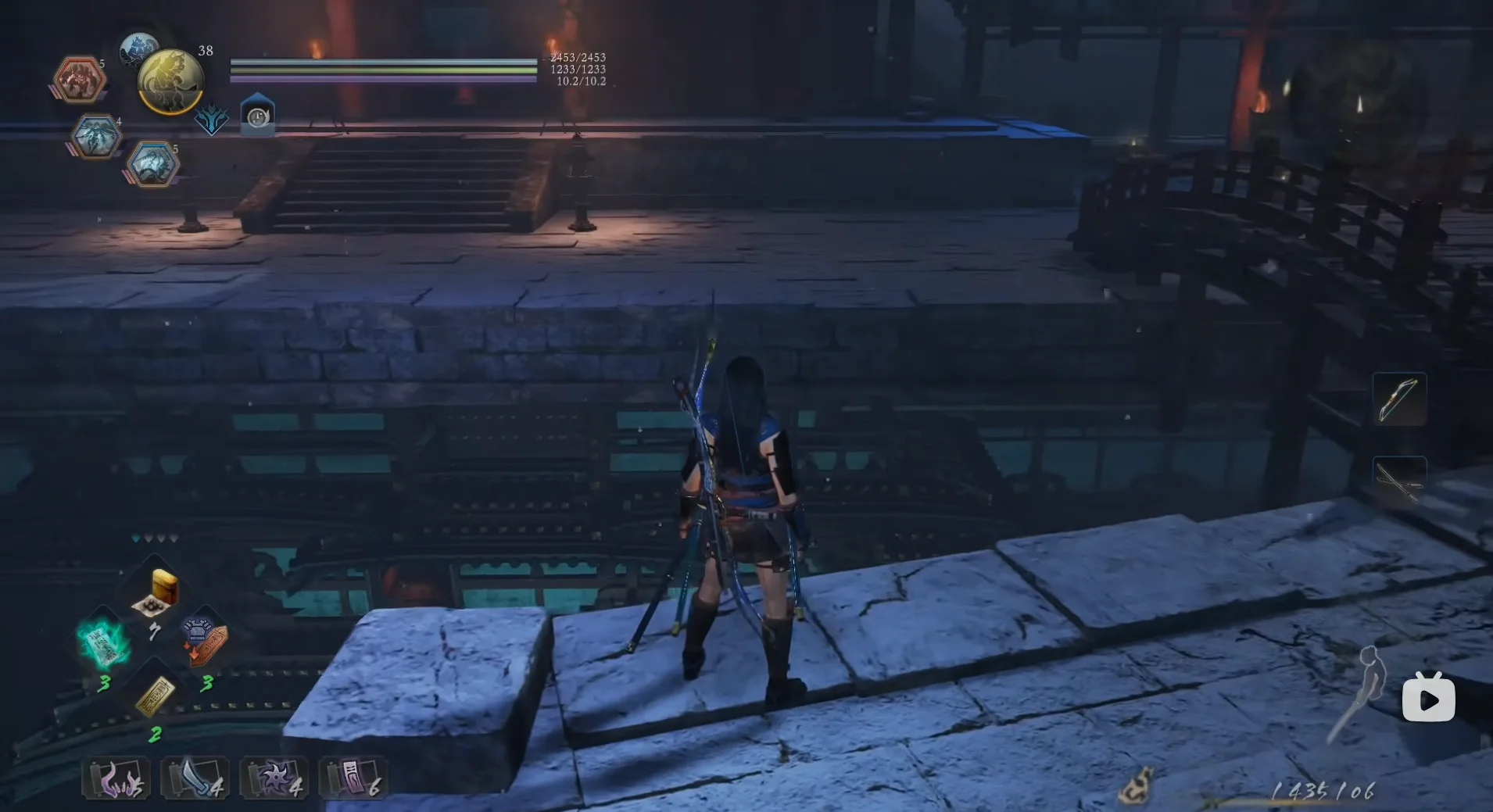Switch to the crossed swords weapon slot
This screenshot has height=812, width=1493.
[1398, 480]
